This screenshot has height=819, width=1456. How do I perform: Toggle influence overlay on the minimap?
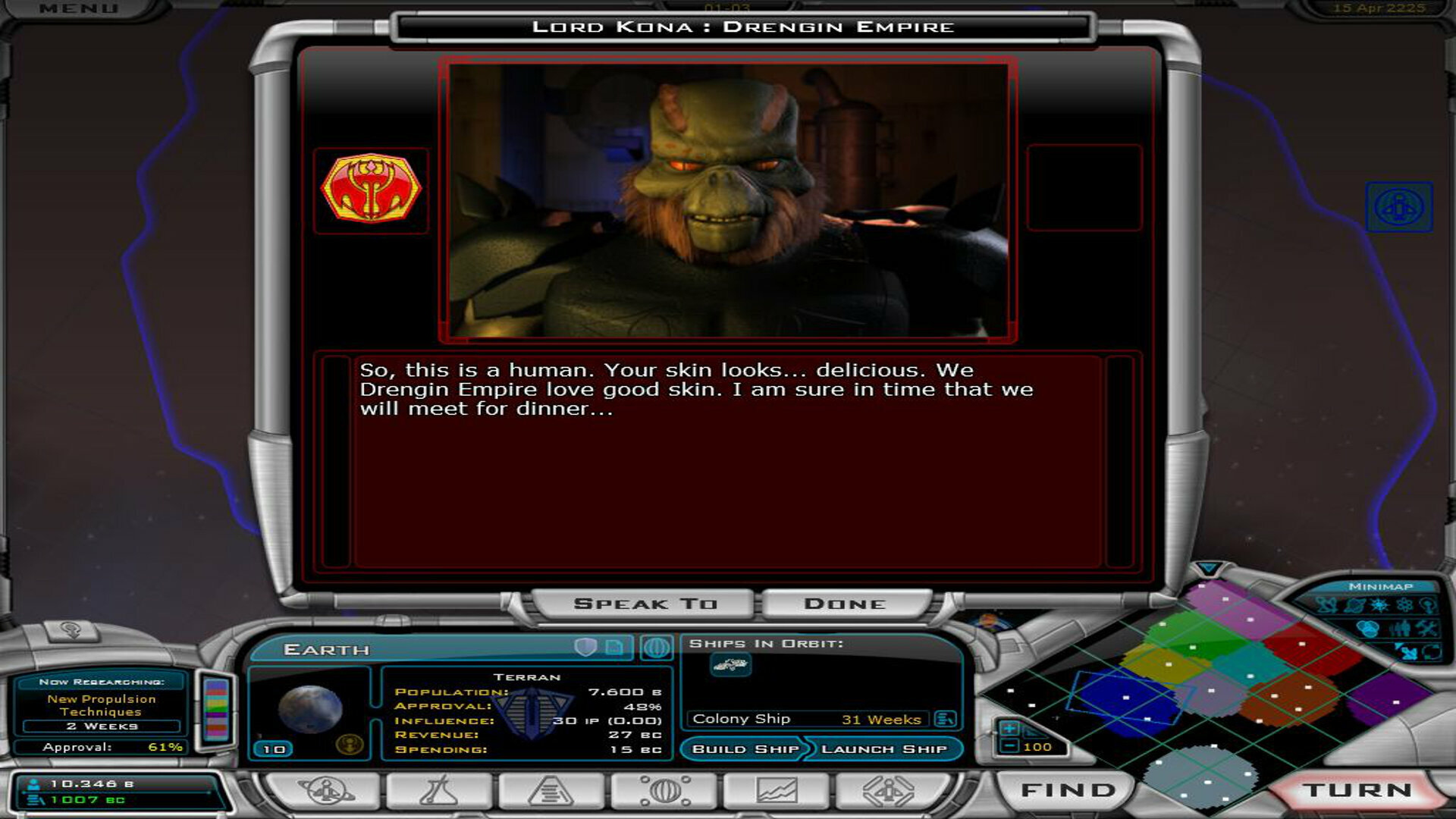coord(1429,605)
